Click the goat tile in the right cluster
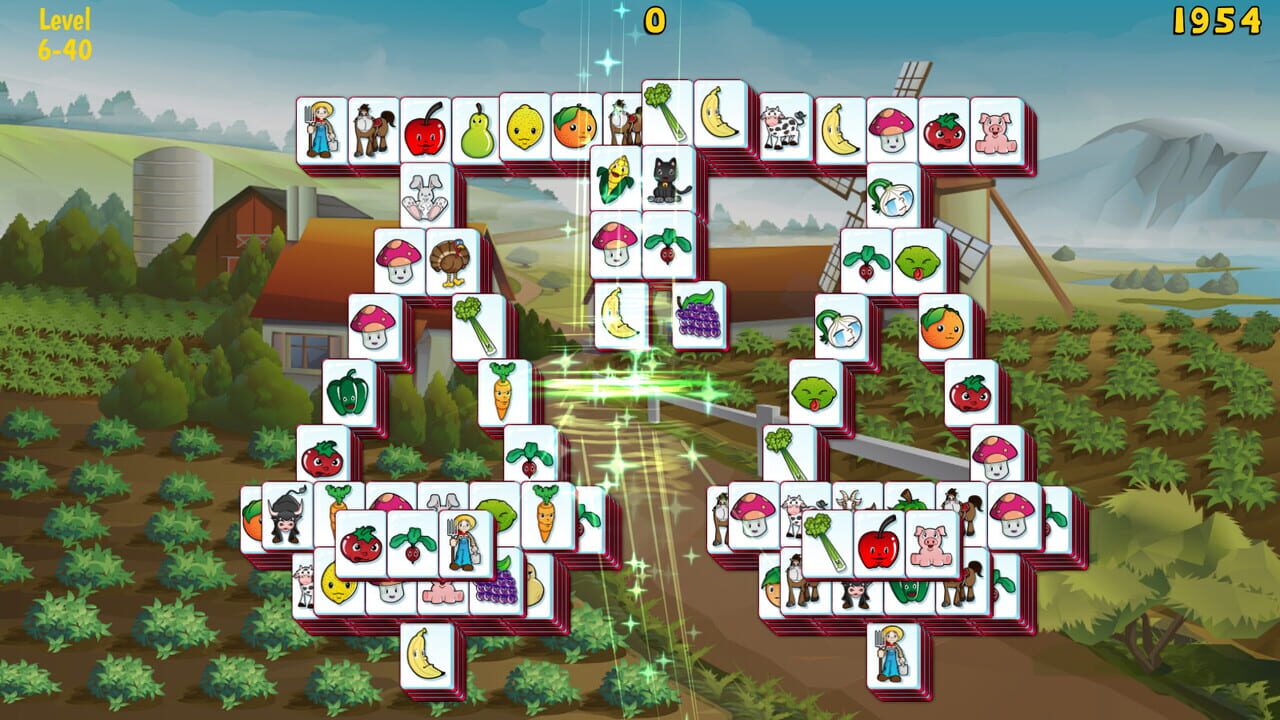Image resolution: width=1280 pixels, height=720 pixels. coord(850,498)
